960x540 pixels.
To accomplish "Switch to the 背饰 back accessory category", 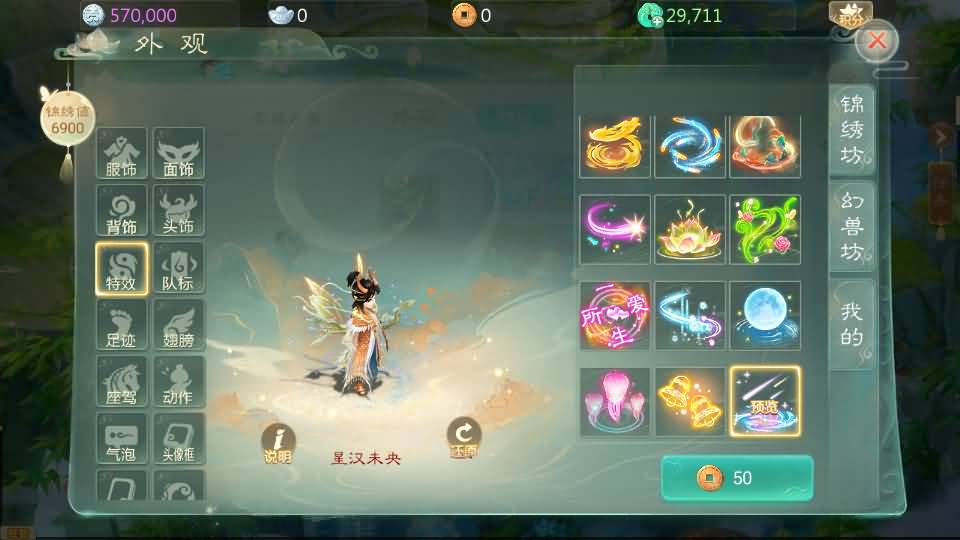I will (121, 210).
